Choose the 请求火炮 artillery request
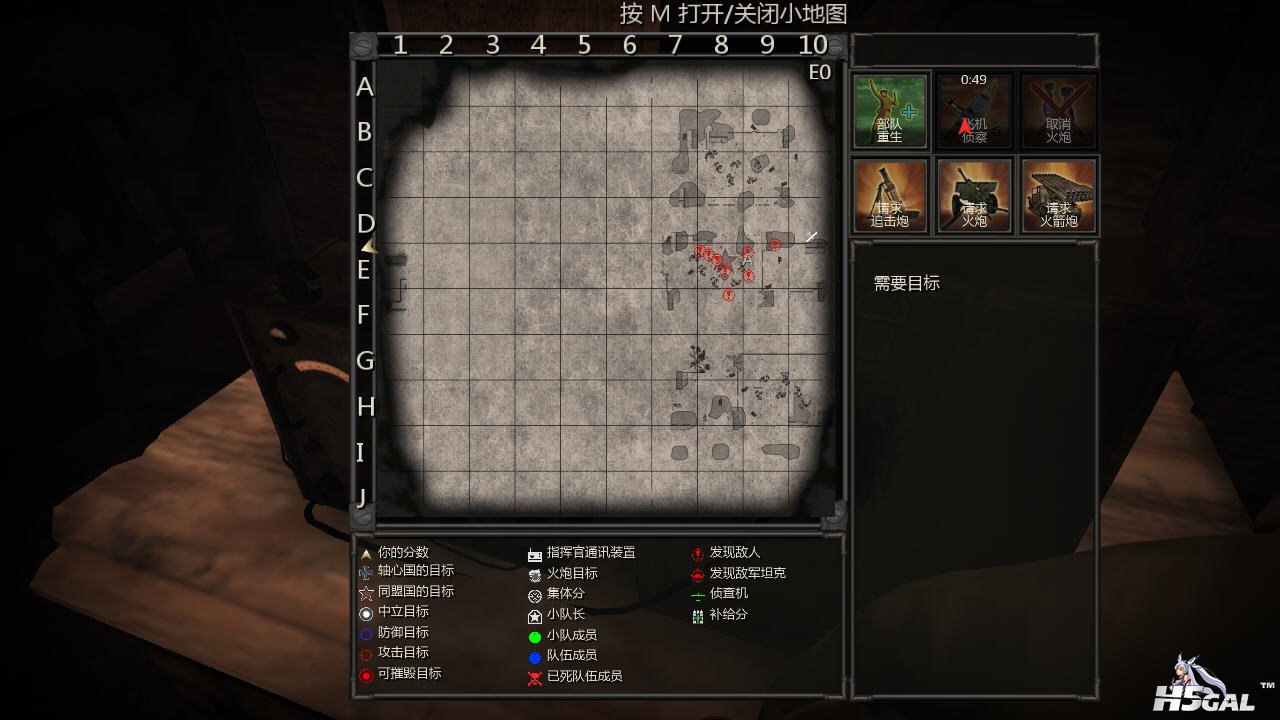The image size is (1280, 720). tap(974, 195)
